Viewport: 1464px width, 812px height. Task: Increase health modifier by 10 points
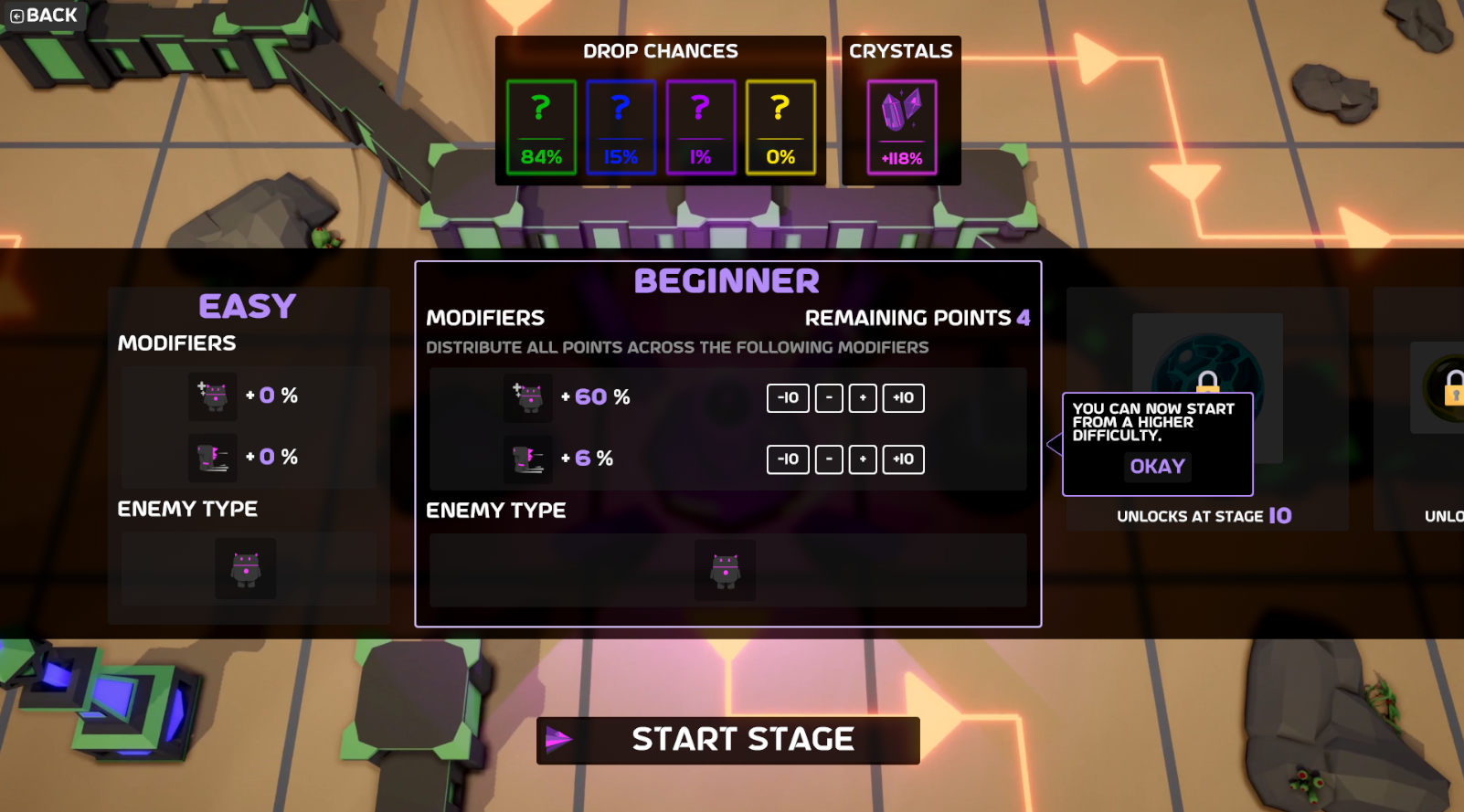point(903,398)
